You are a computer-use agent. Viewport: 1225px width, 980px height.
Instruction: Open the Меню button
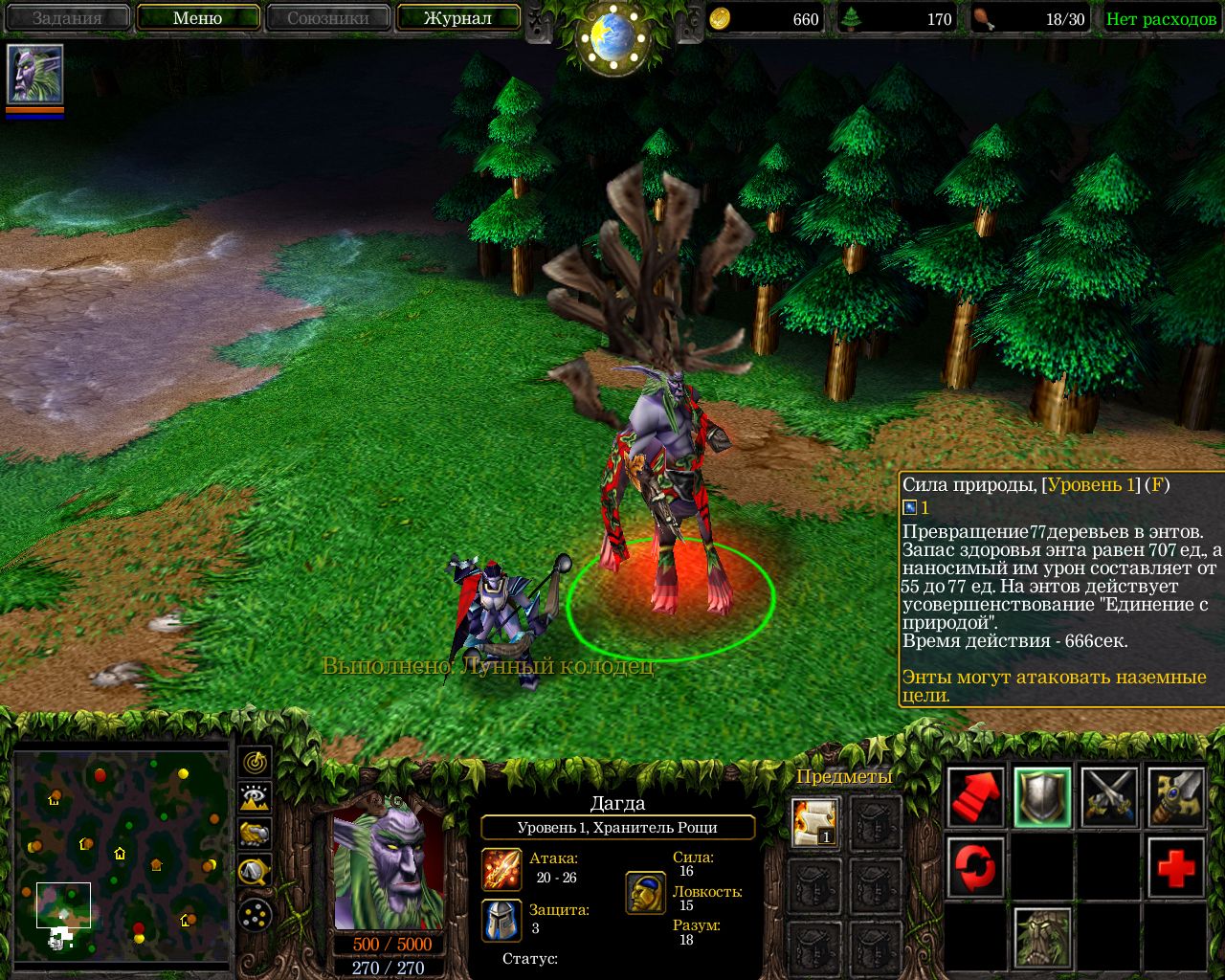pyautogui.click(x=198, y=18)
